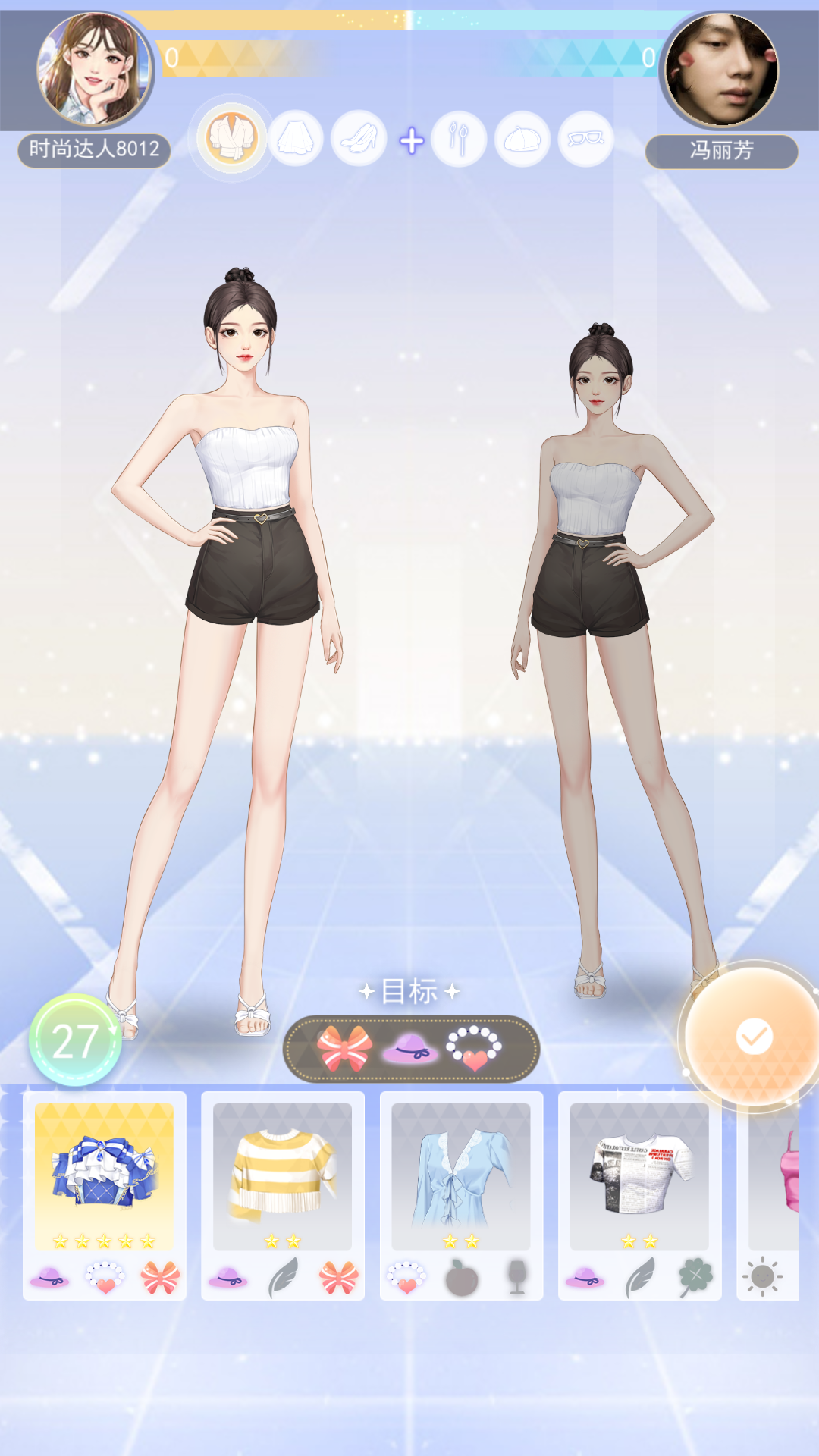Open the high heels category
The image size is (819, 1456).
tap(359, 140)
